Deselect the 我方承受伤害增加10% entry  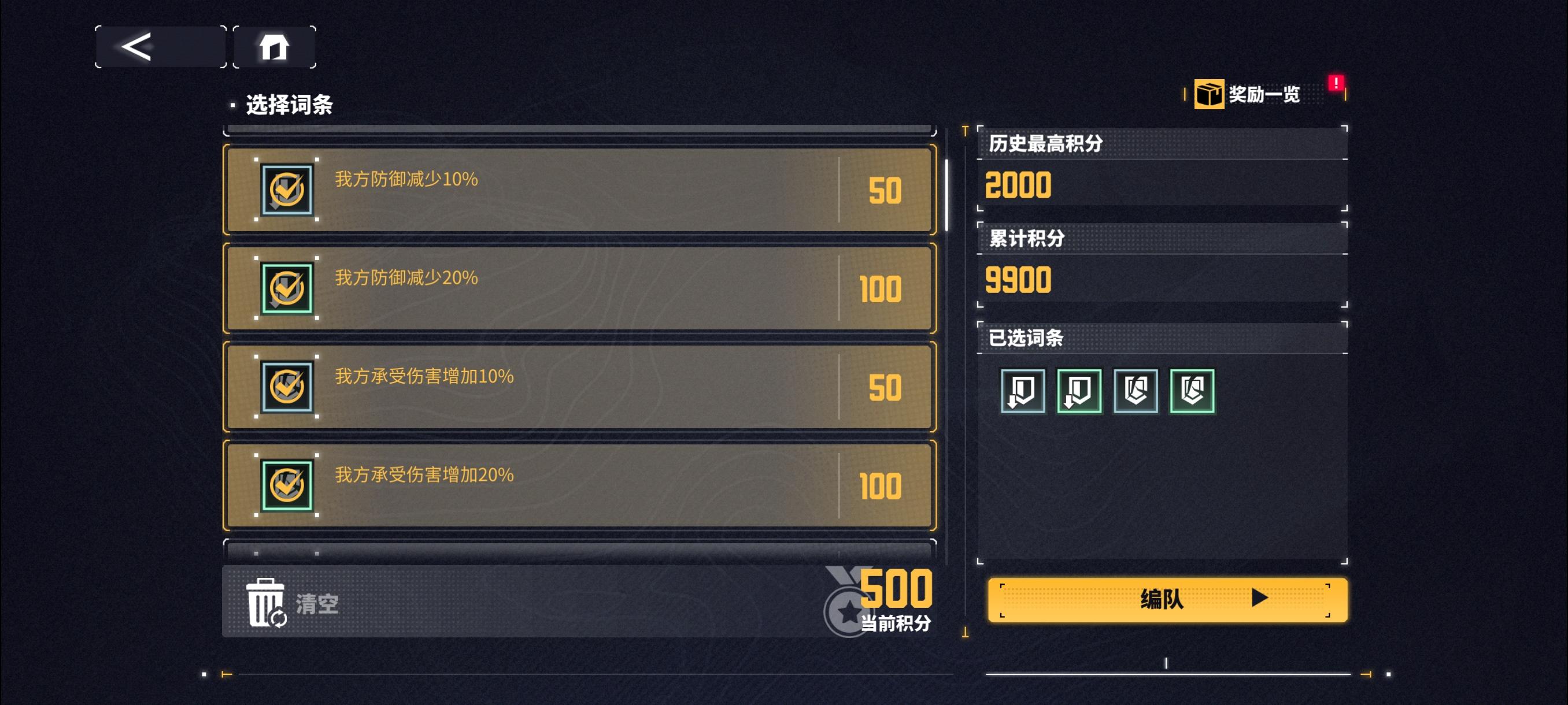point(578,387)
